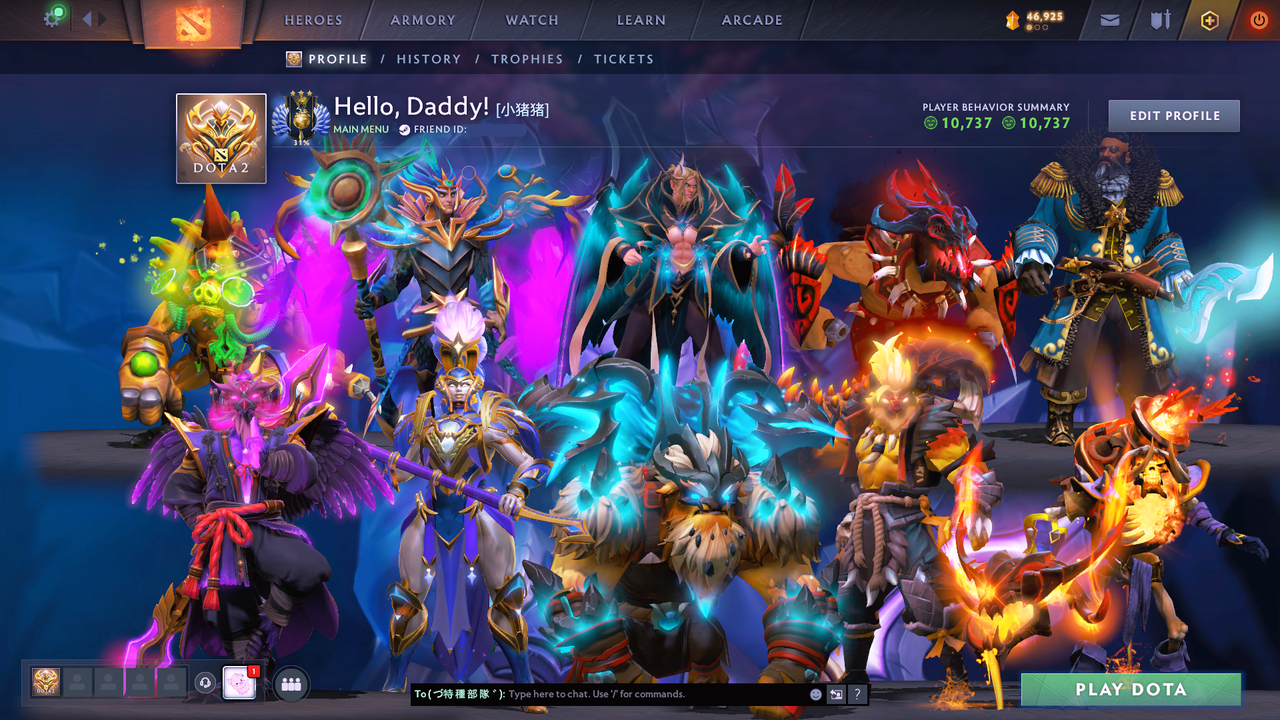Open the mail notifications envelope icon
This screenshot has width=1280, height=720.
1108,20
